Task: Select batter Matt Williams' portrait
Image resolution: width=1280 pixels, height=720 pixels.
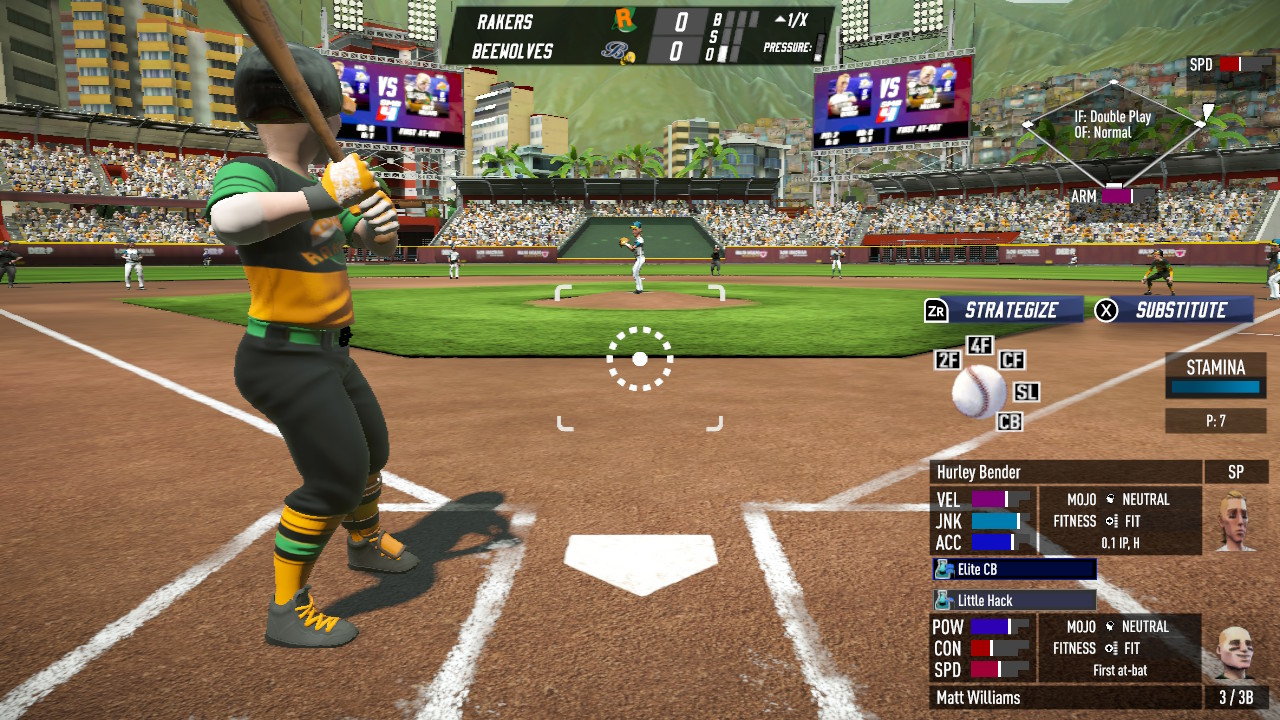Action: pyautogui.click(x=1235, y=654)
